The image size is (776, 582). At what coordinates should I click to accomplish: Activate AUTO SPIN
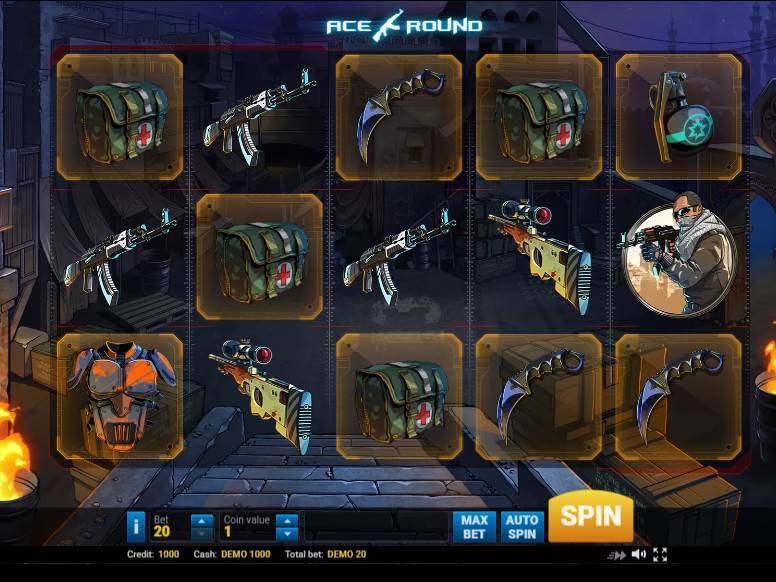(522, 526)
